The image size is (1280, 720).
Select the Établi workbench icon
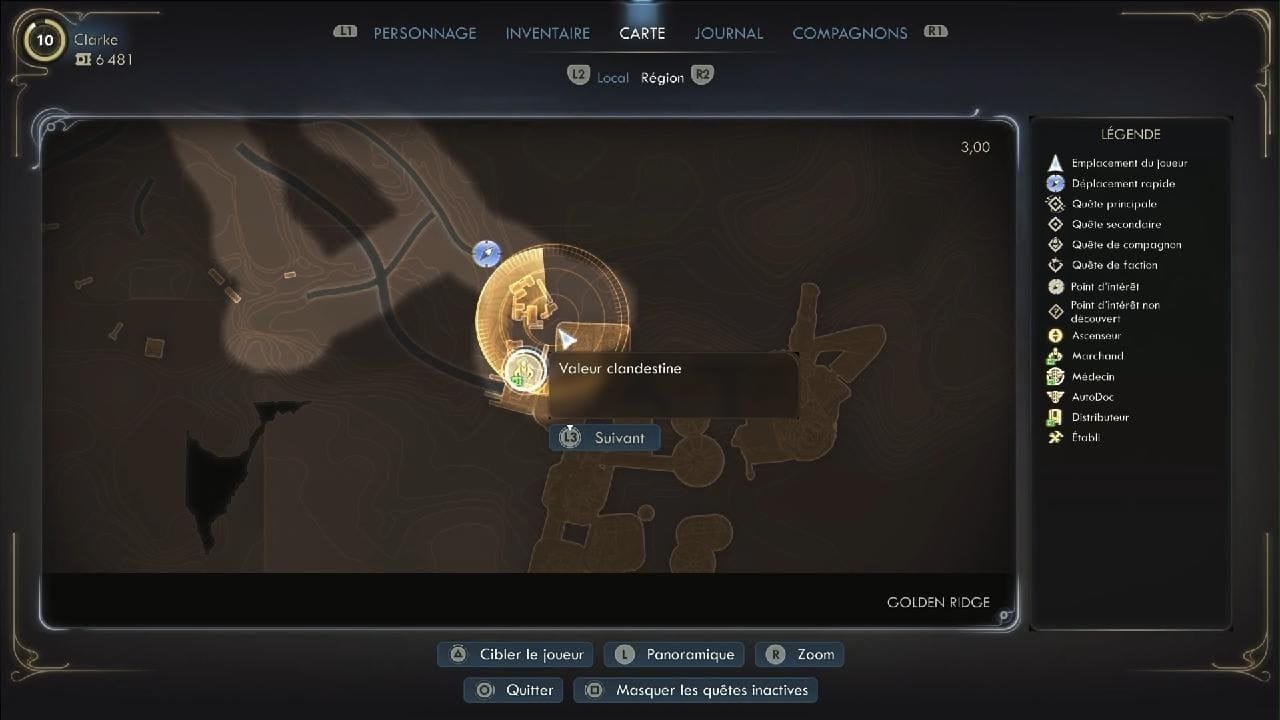(x=1057, y=437)
